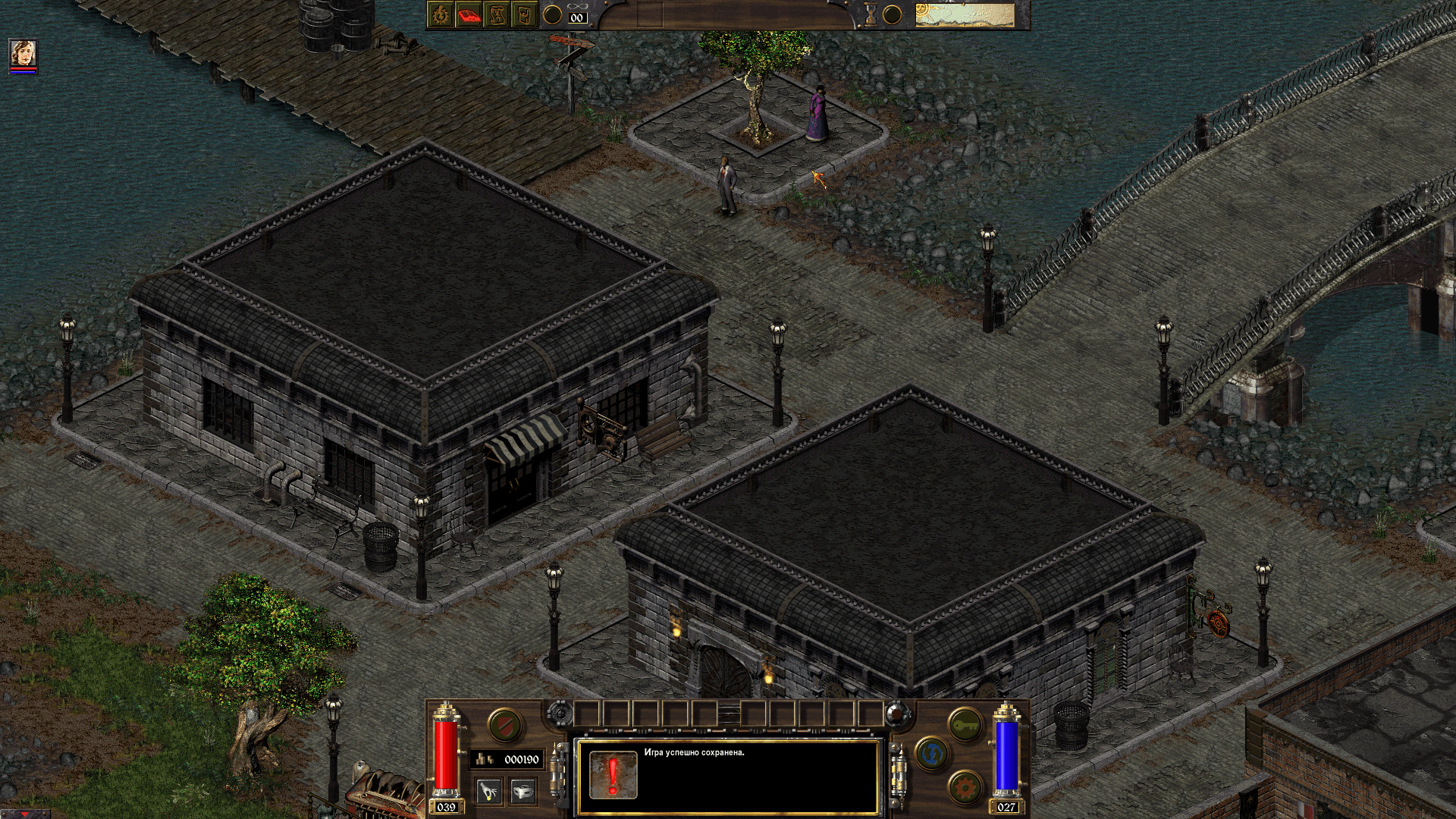Open the blue magic spells button
The width and height of the screenshot is (1456, 819).
tap(930, 755)
